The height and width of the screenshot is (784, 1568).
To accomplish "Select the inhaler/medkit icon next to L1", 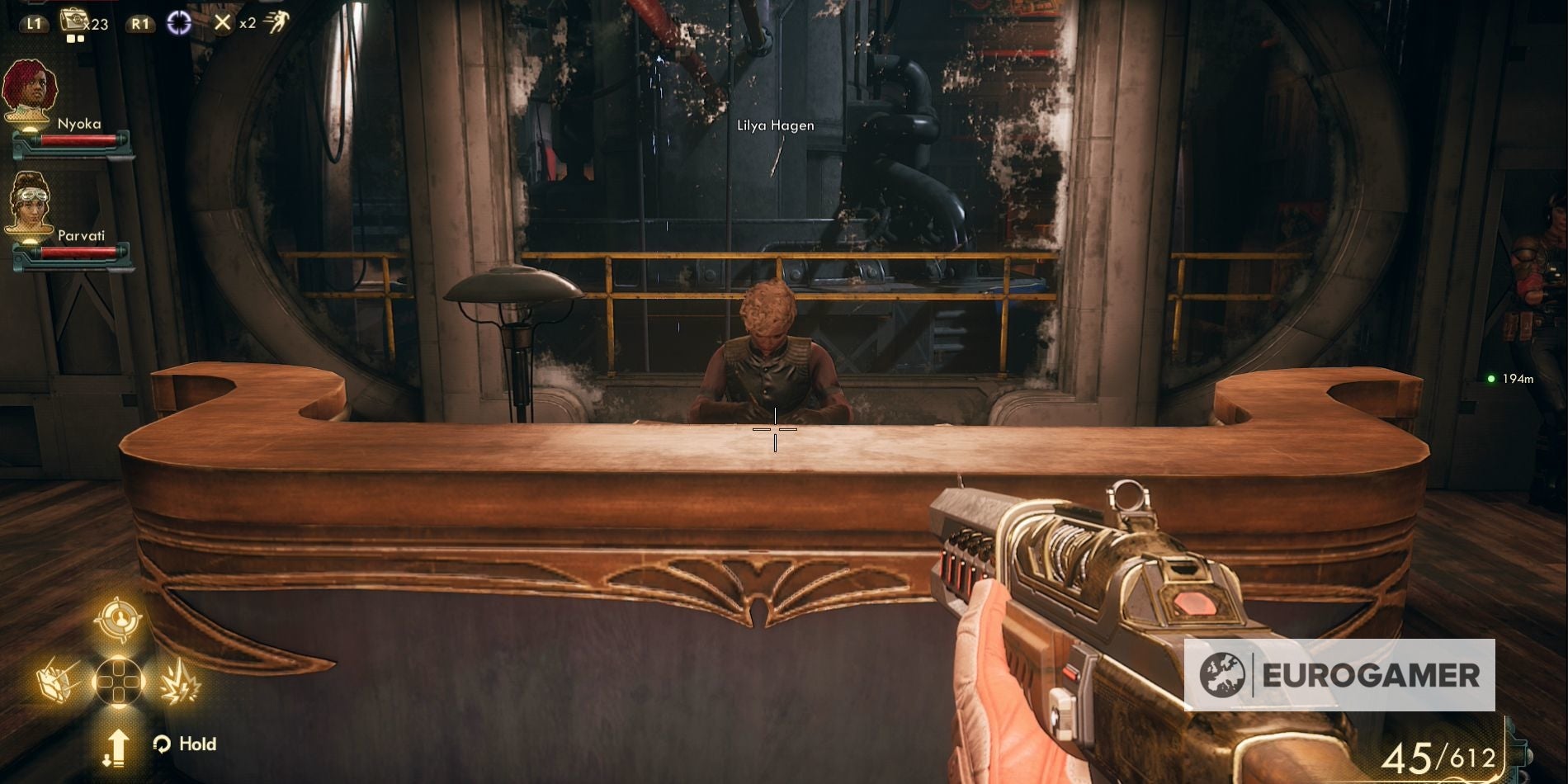I will 73,20.
